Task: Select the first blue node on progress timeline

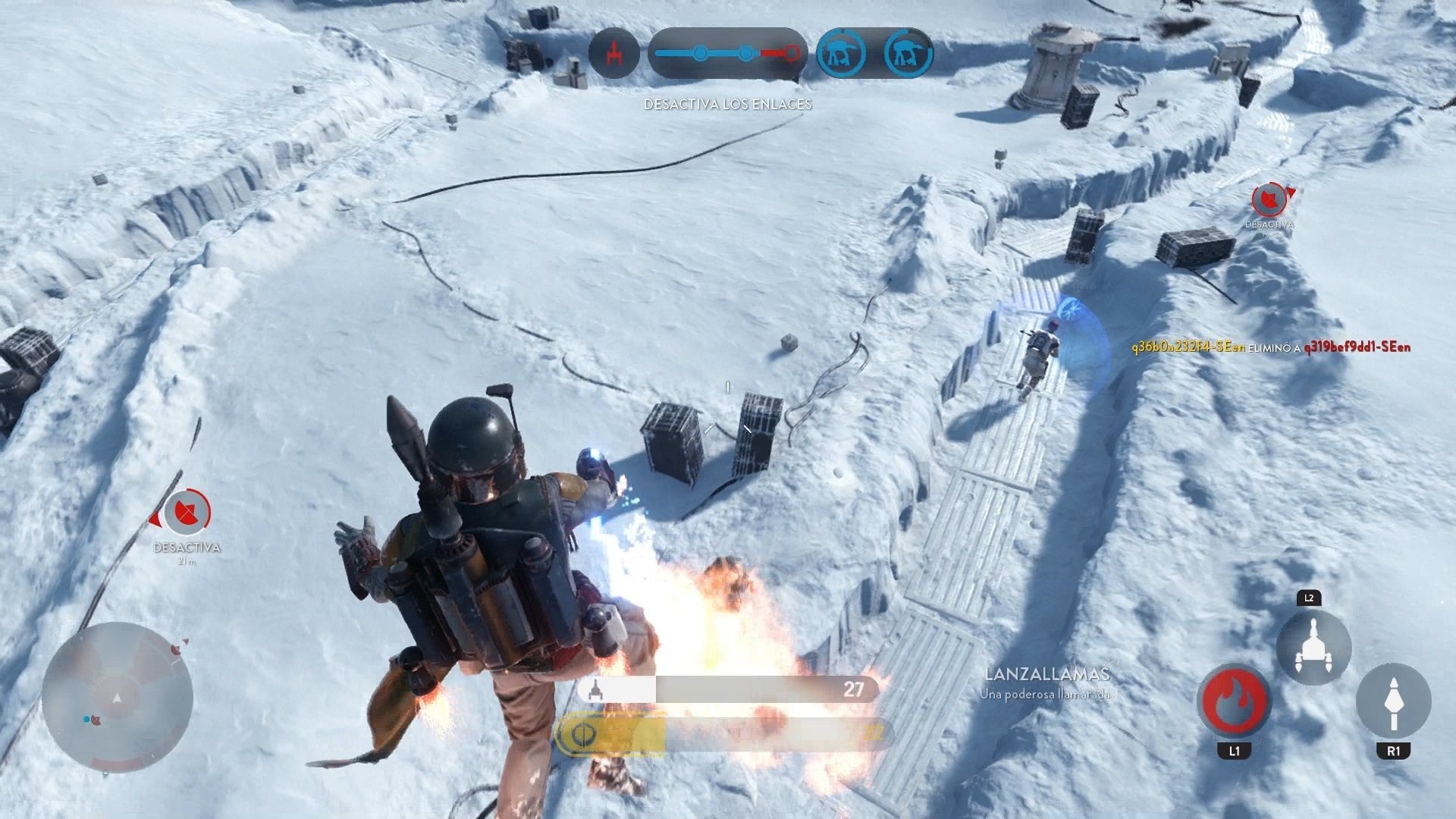Action: (698, 53)
